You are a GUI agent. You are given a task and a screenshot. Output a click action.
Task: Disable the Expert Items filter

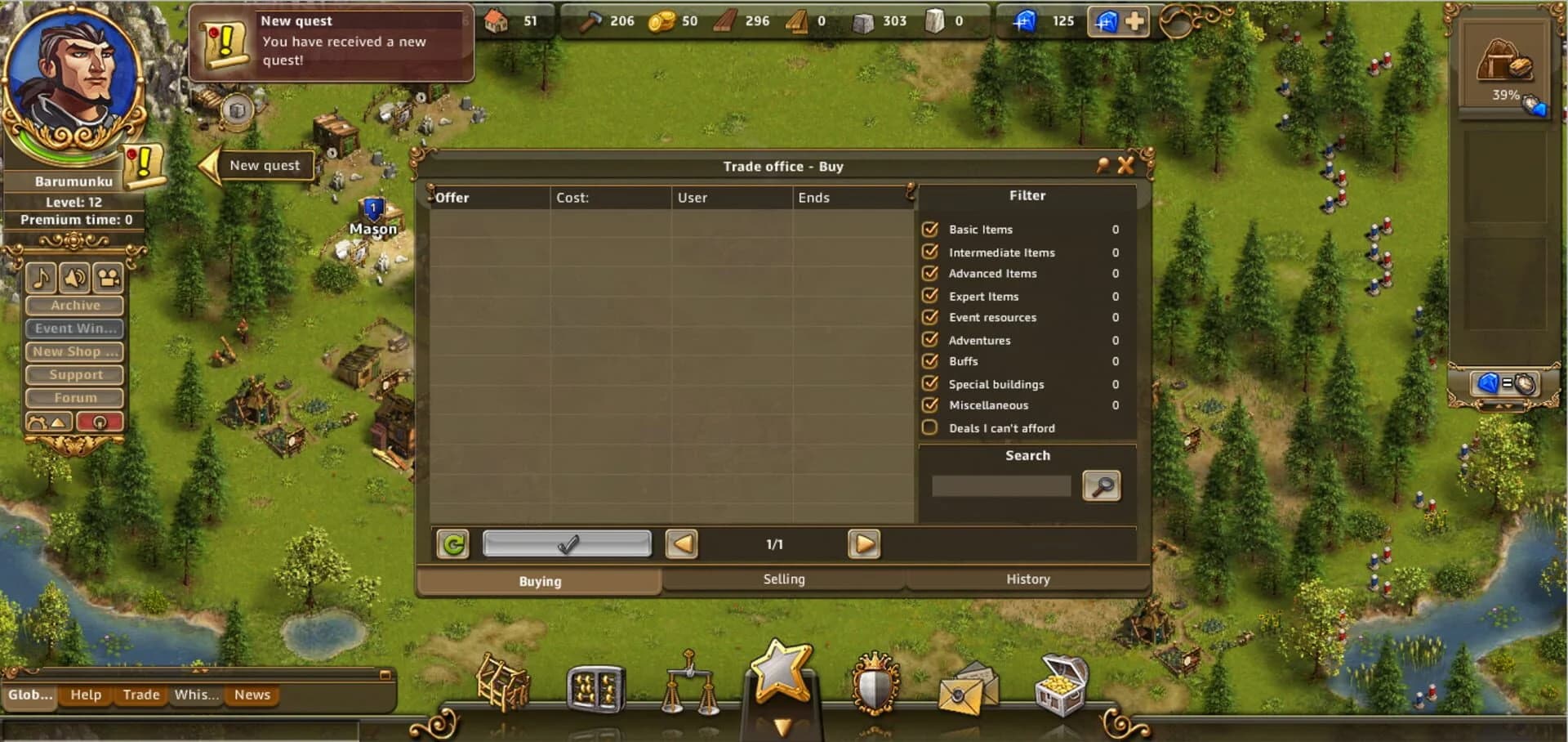pyautogui.click(x=929, y=295)
